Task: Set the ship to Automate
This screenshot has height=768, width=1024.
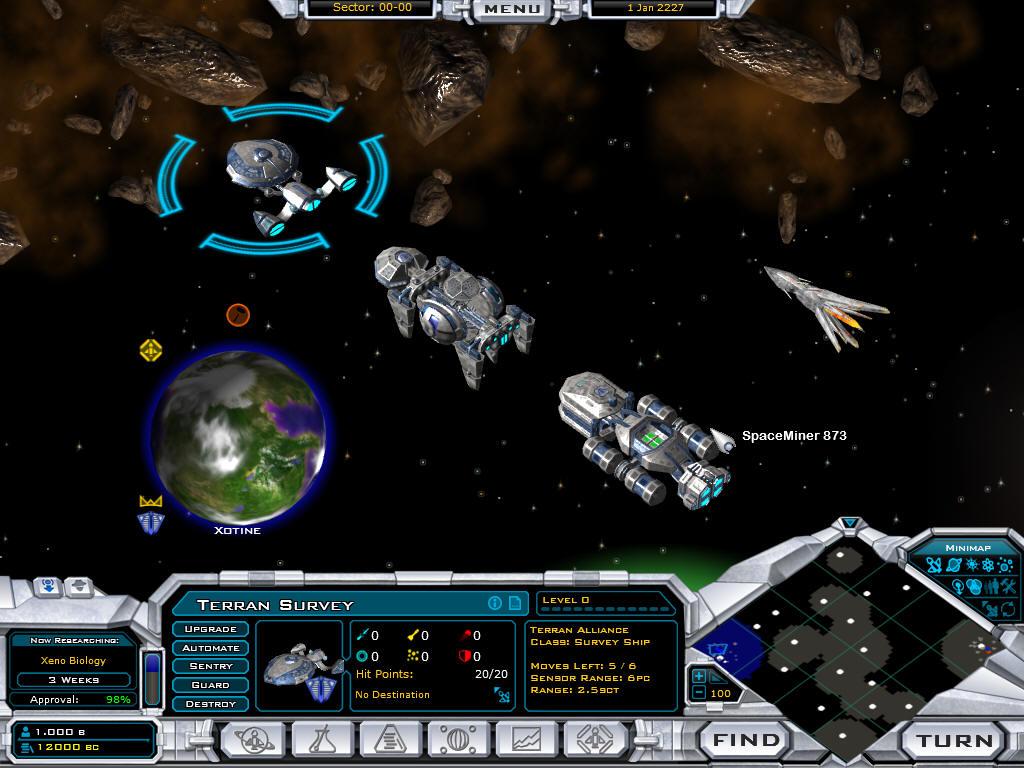Action: click(211, 648)
